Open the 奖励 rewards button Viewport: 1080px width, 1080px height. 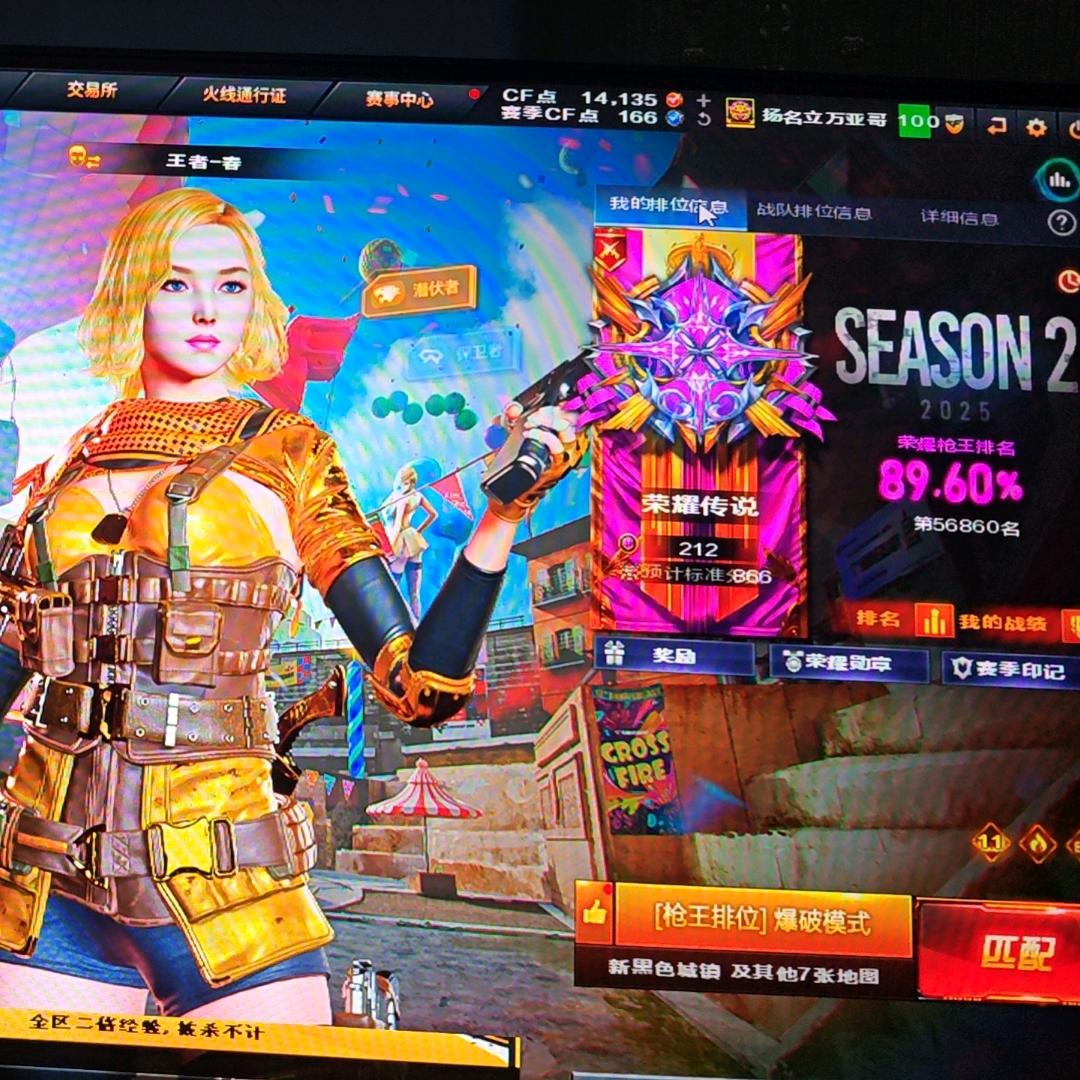click(x=674, y=655)
